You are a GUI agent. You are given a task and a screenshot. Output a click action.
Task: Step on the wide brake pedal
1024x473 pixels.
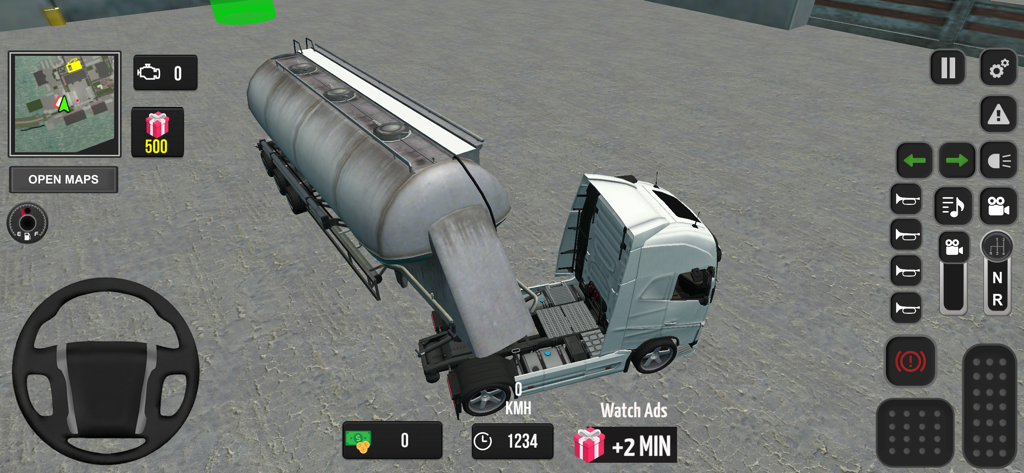click(x=914, y=432)
